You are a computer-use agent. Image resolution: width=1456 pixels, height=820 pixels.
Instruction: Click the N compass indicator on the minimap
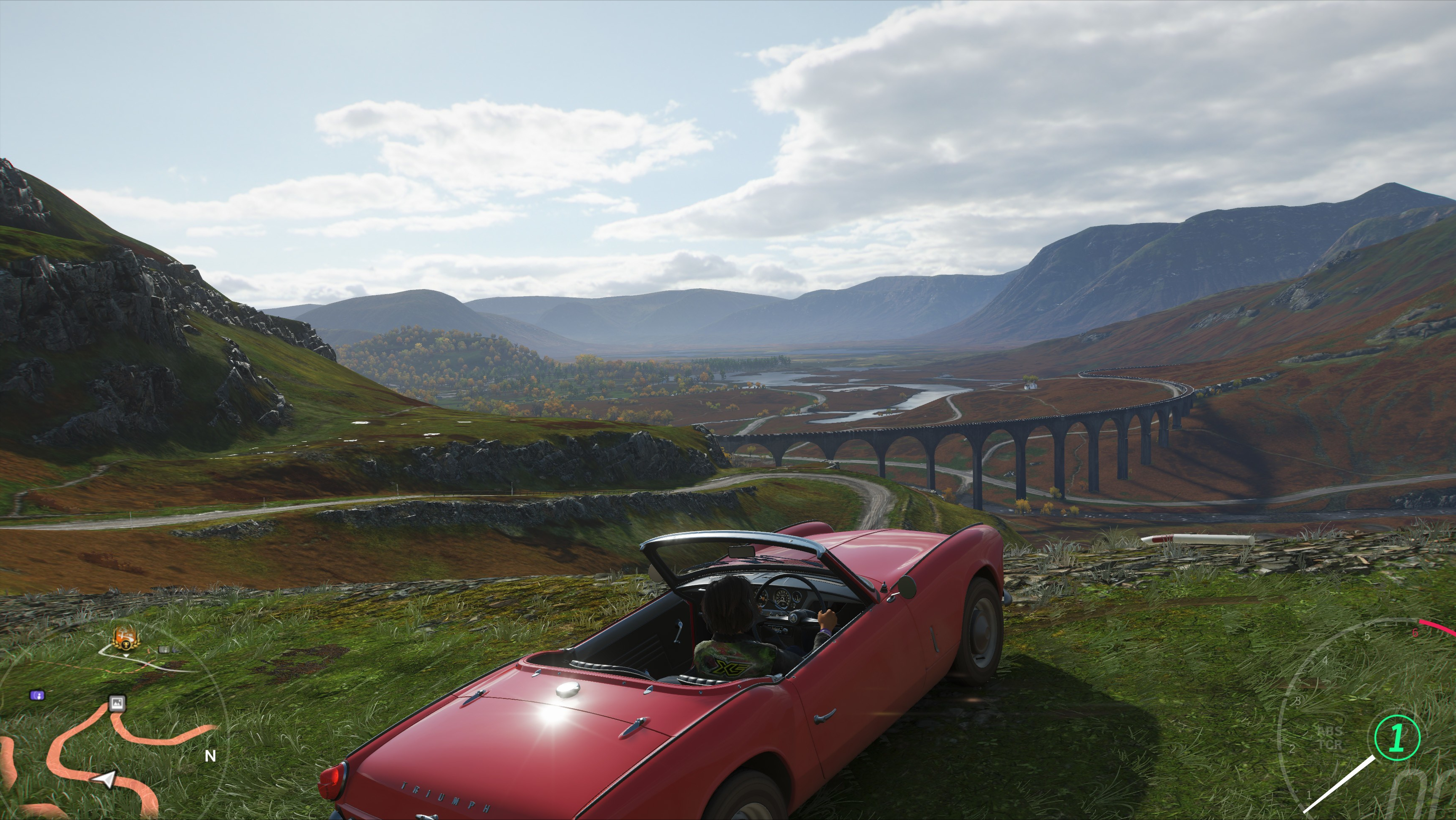click(x=210, y=756)
